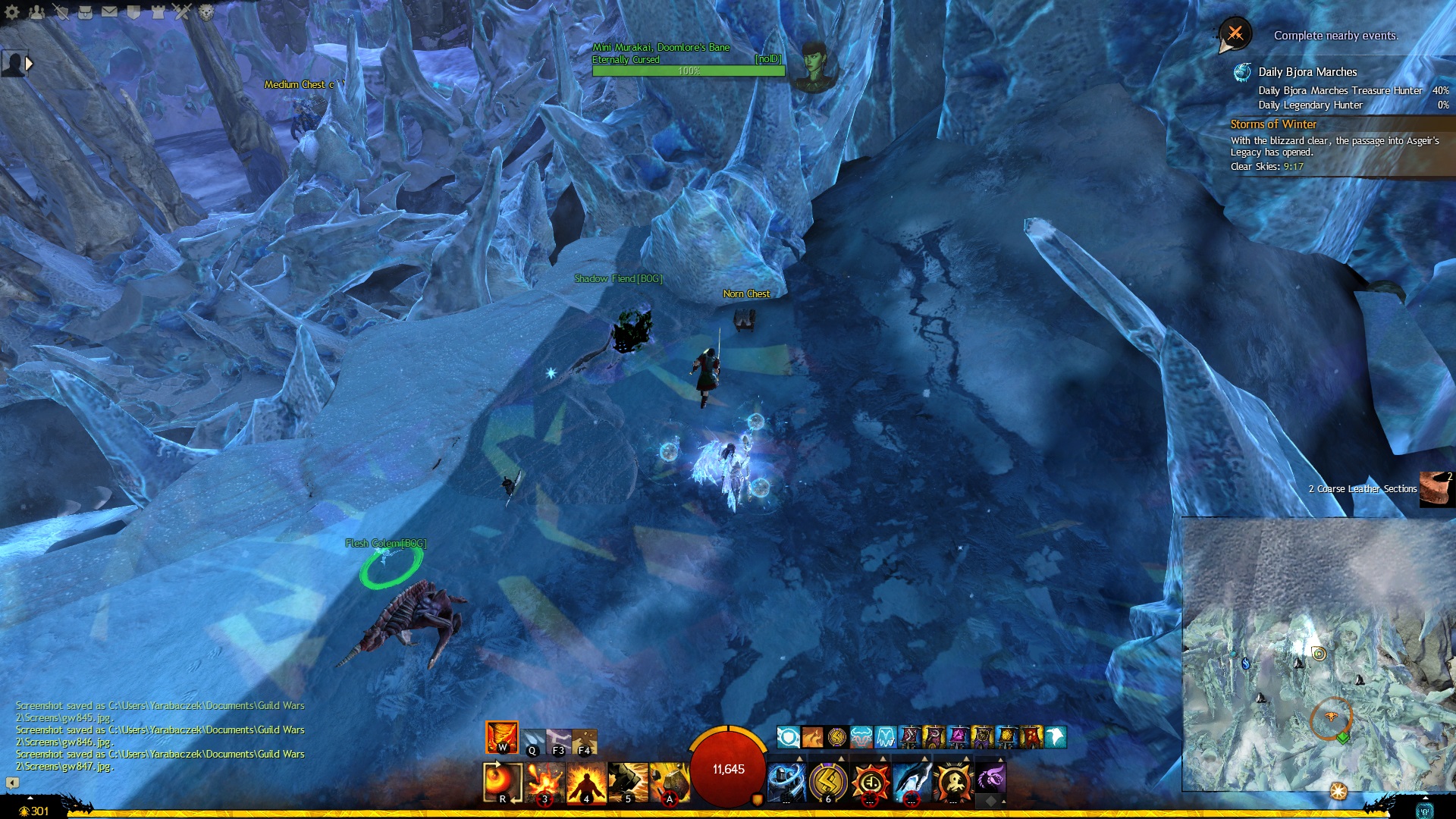Open the guild shield icon
Viewport: 1456px width, 819px height.
point(133,11)
